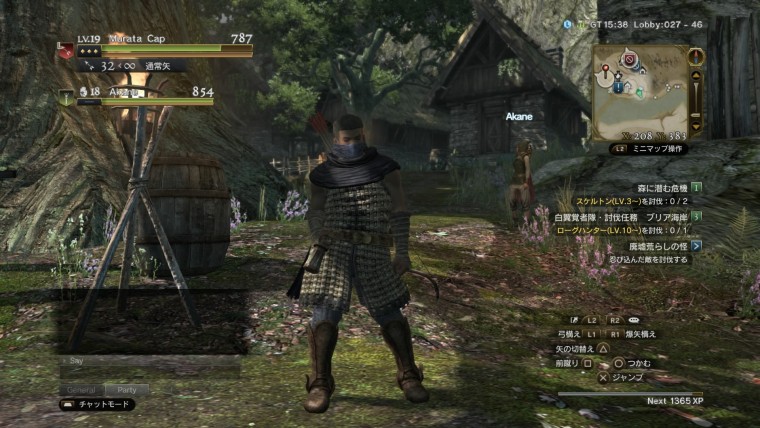Select party member Akane's green class emblem
This screenshot has height=428, width=760.
(64, 95)
